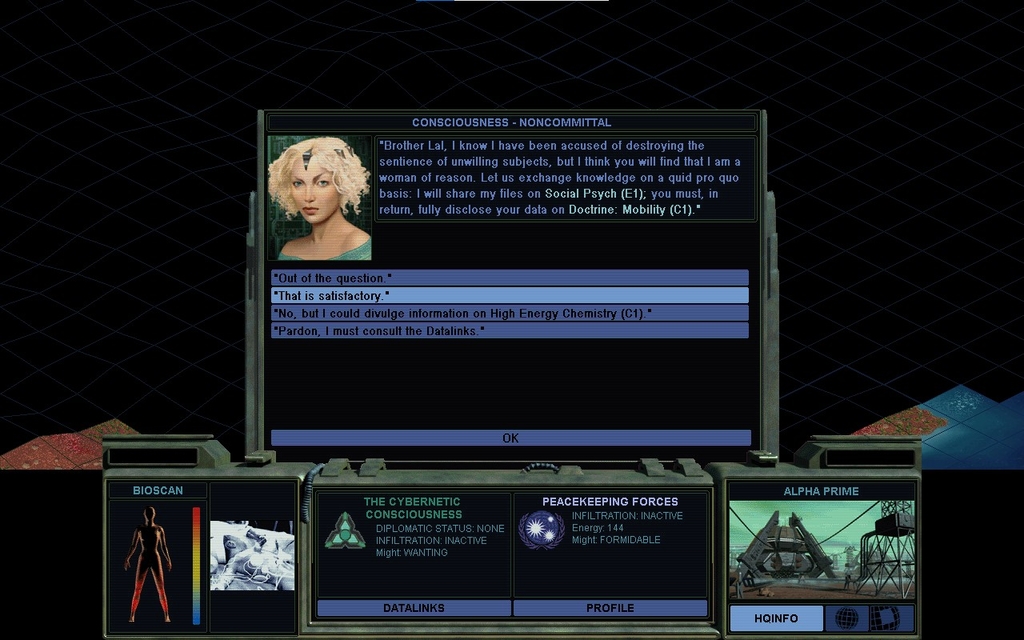1024x640 pixels.
Task: Reply "Out of the question."
Action: [509, 278]
